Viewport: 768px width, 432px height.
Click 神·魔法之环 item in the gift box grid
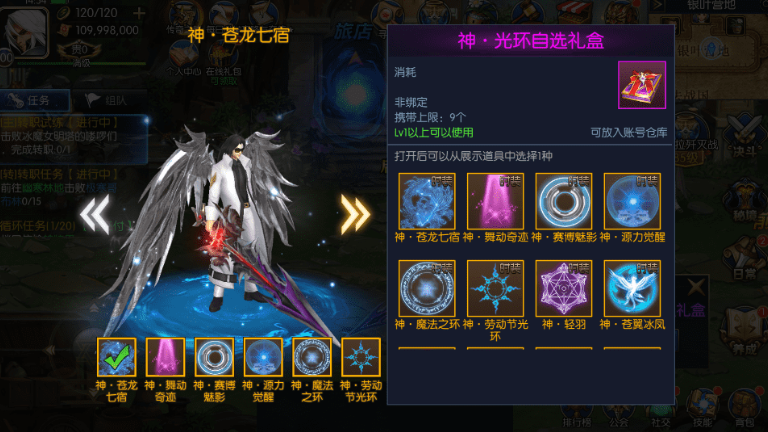click(x=427, y=288)
